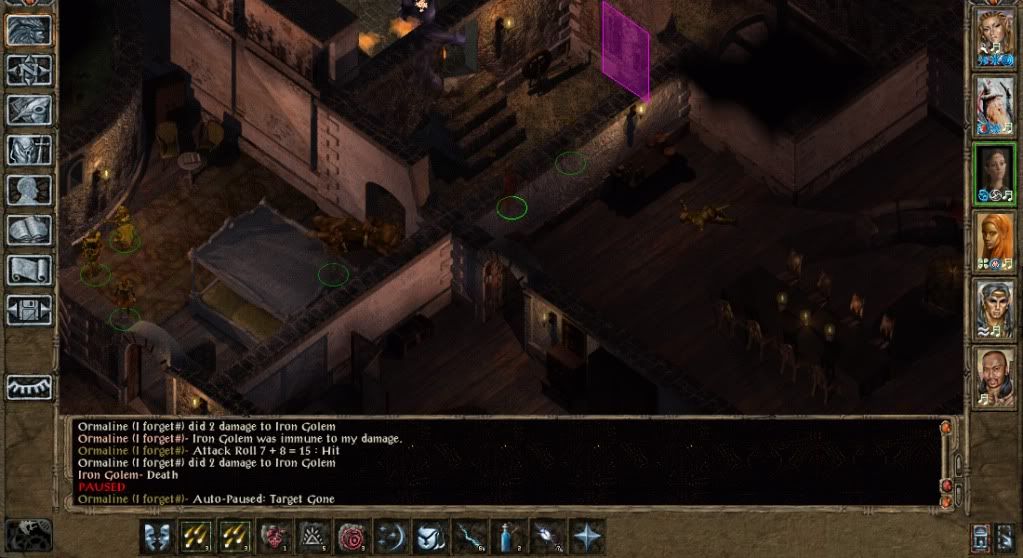Return to the game view (dragon icon)
1023x558 pixels.
point(29,30)
